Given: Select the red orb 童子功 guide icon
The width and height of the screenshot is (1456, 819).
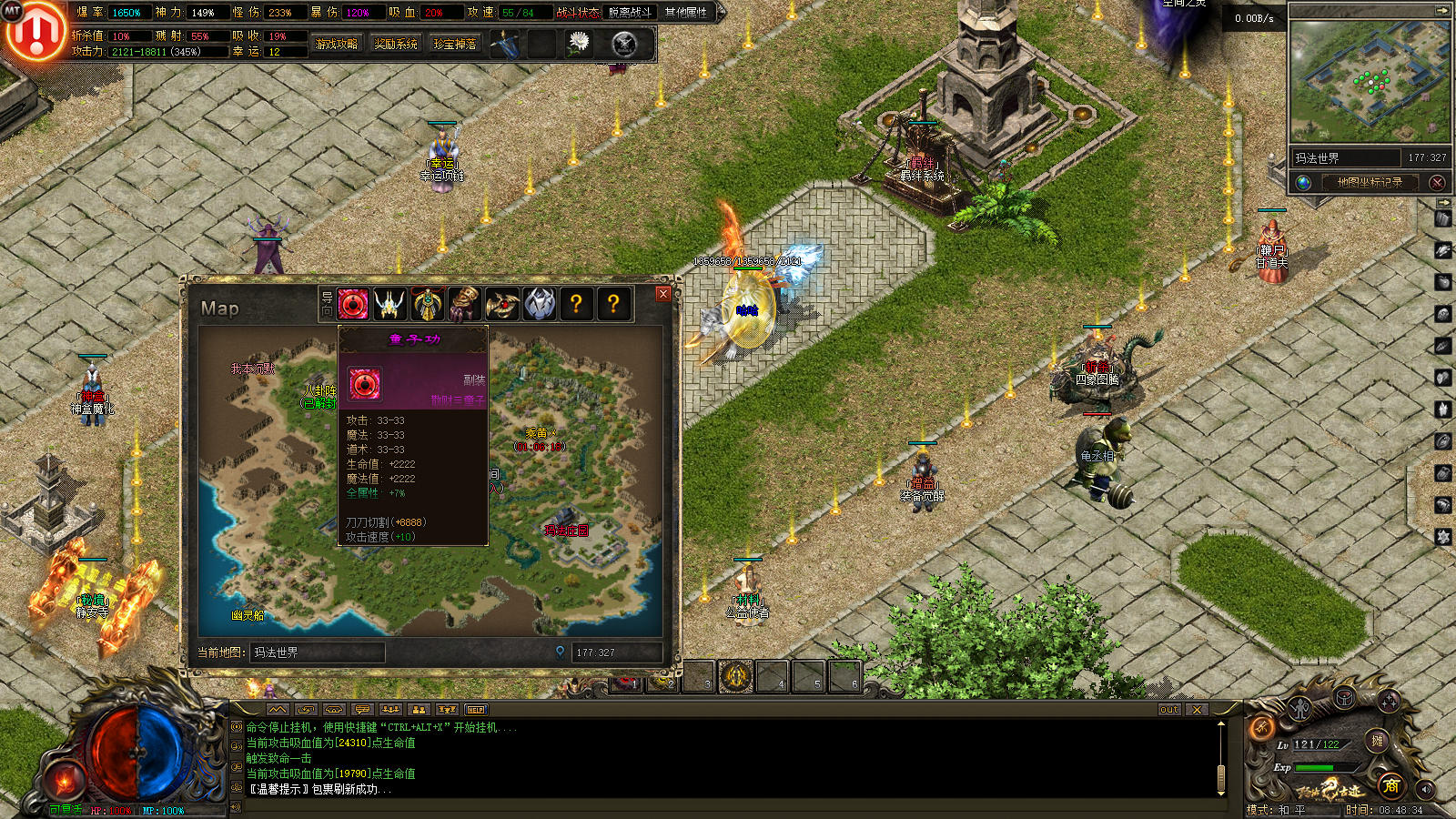Looking at the screenshot, I should point(353,304).
